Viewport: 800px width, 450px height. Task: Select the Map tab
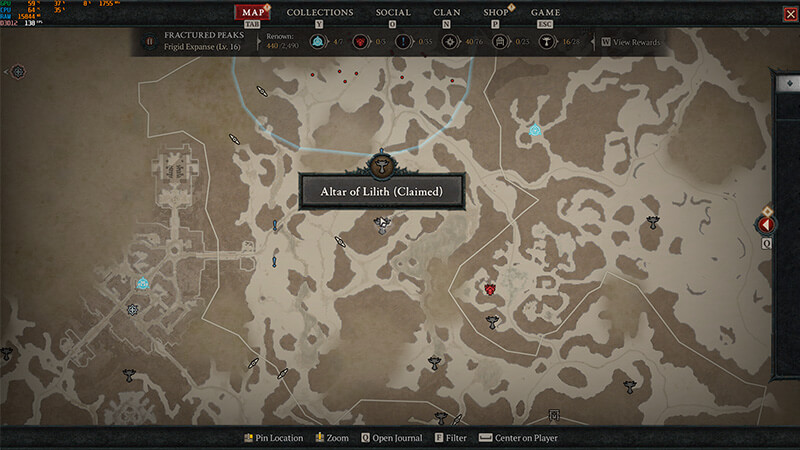(x=252, y=13)
